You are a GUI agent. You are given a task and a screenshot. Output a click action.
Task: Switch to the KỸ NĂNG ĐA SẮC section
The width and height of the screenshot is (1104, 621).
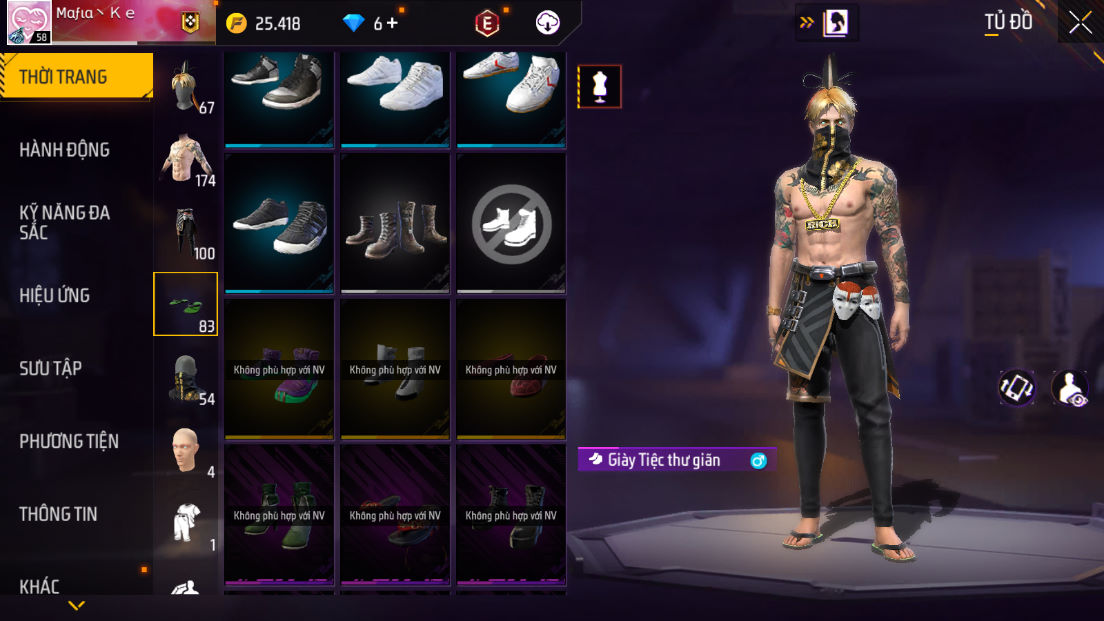65,222
